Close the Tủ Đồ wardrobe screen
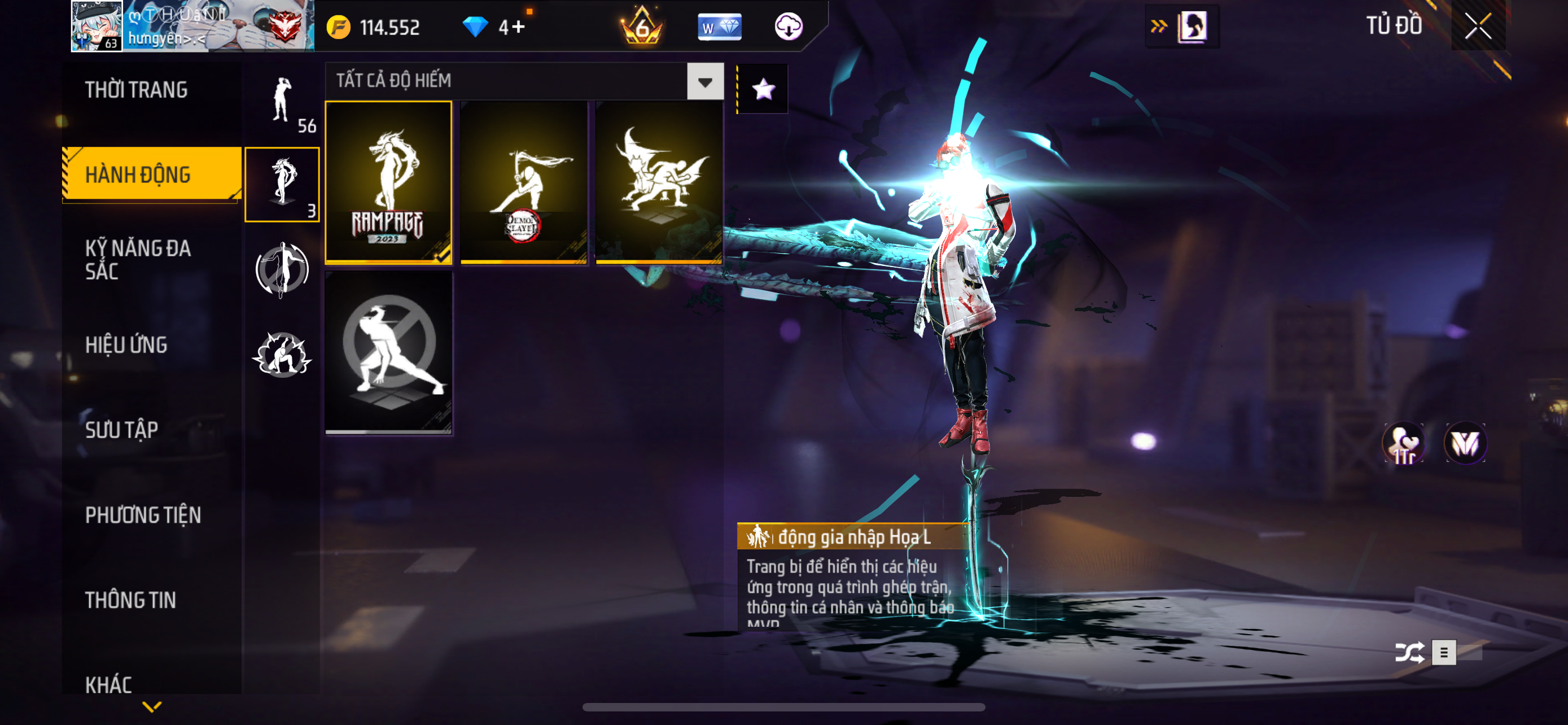This screenshot has width=1568, height=725. click(x=1478, y=26)
